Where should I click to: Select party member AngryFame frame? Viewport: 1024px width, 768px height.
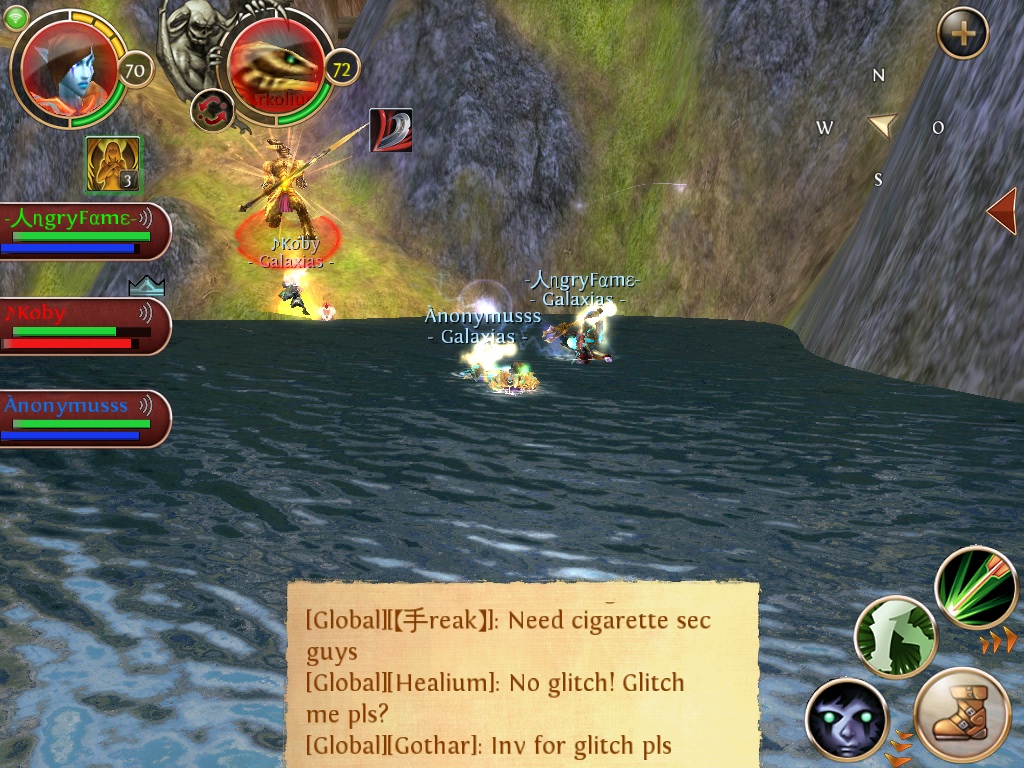tap(84, 231)
